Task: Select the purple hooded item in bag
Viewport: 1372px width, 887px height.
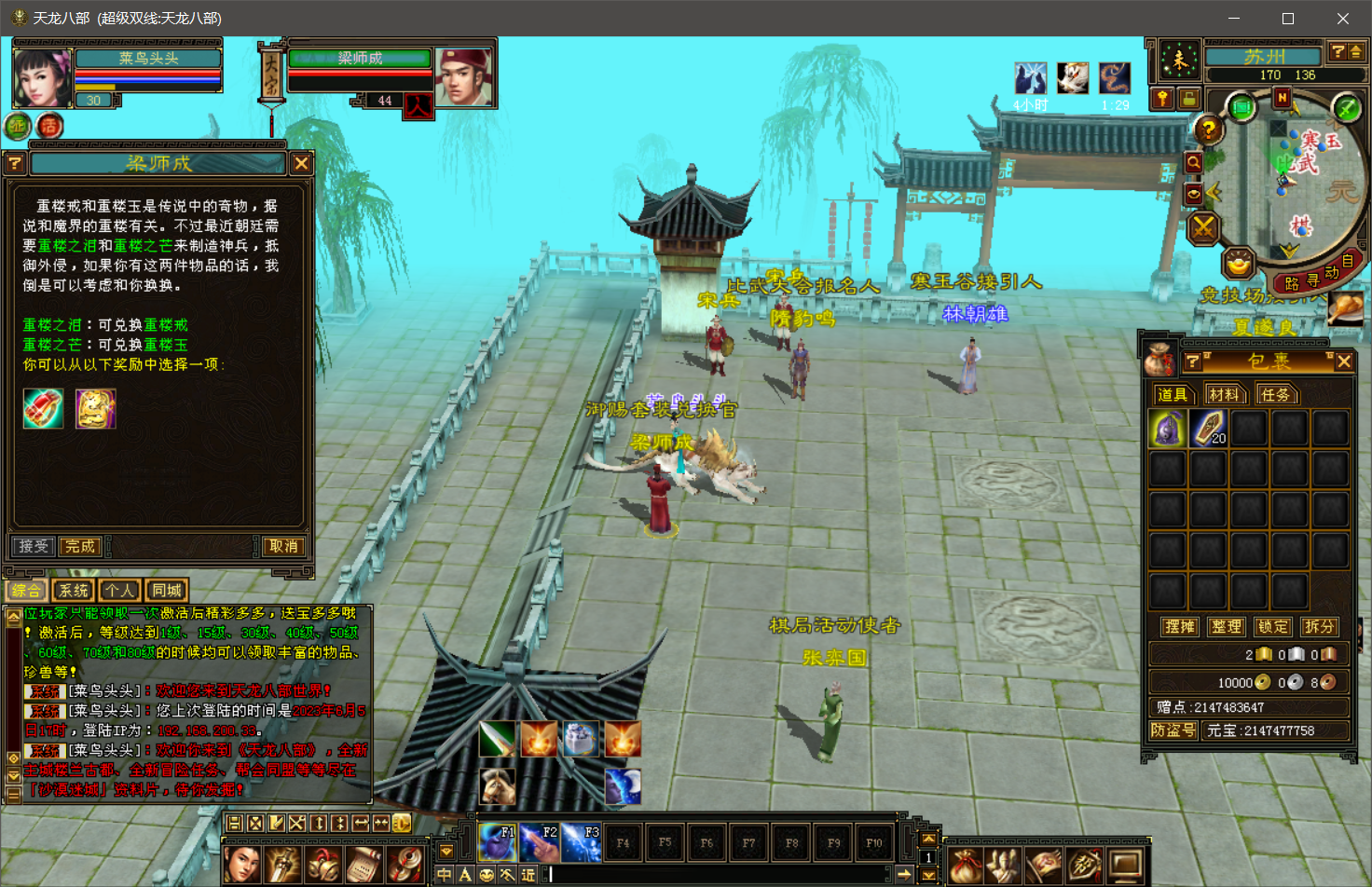Action: pos(1168,429)
